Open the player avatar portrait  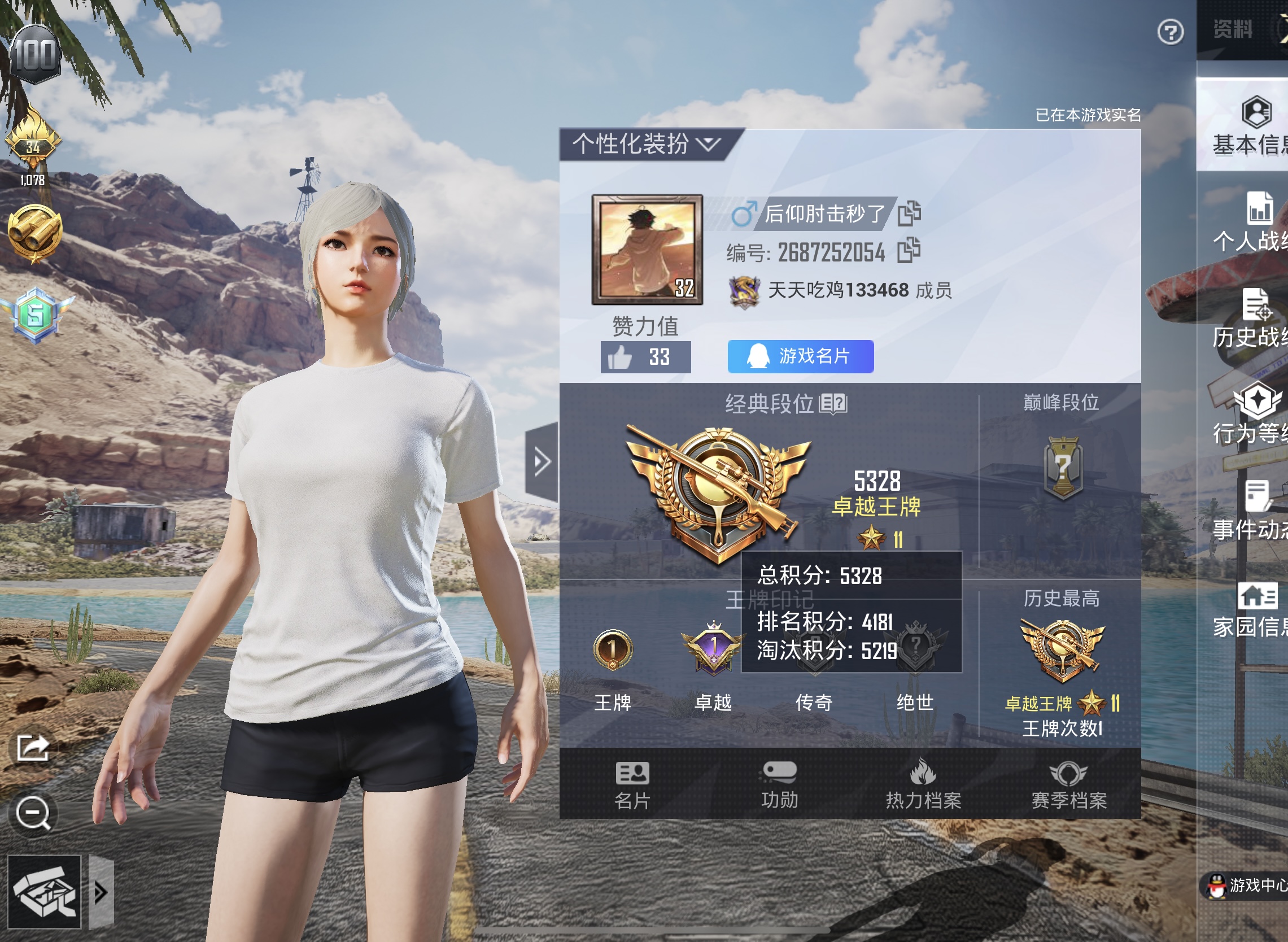(x=647, y=249)
